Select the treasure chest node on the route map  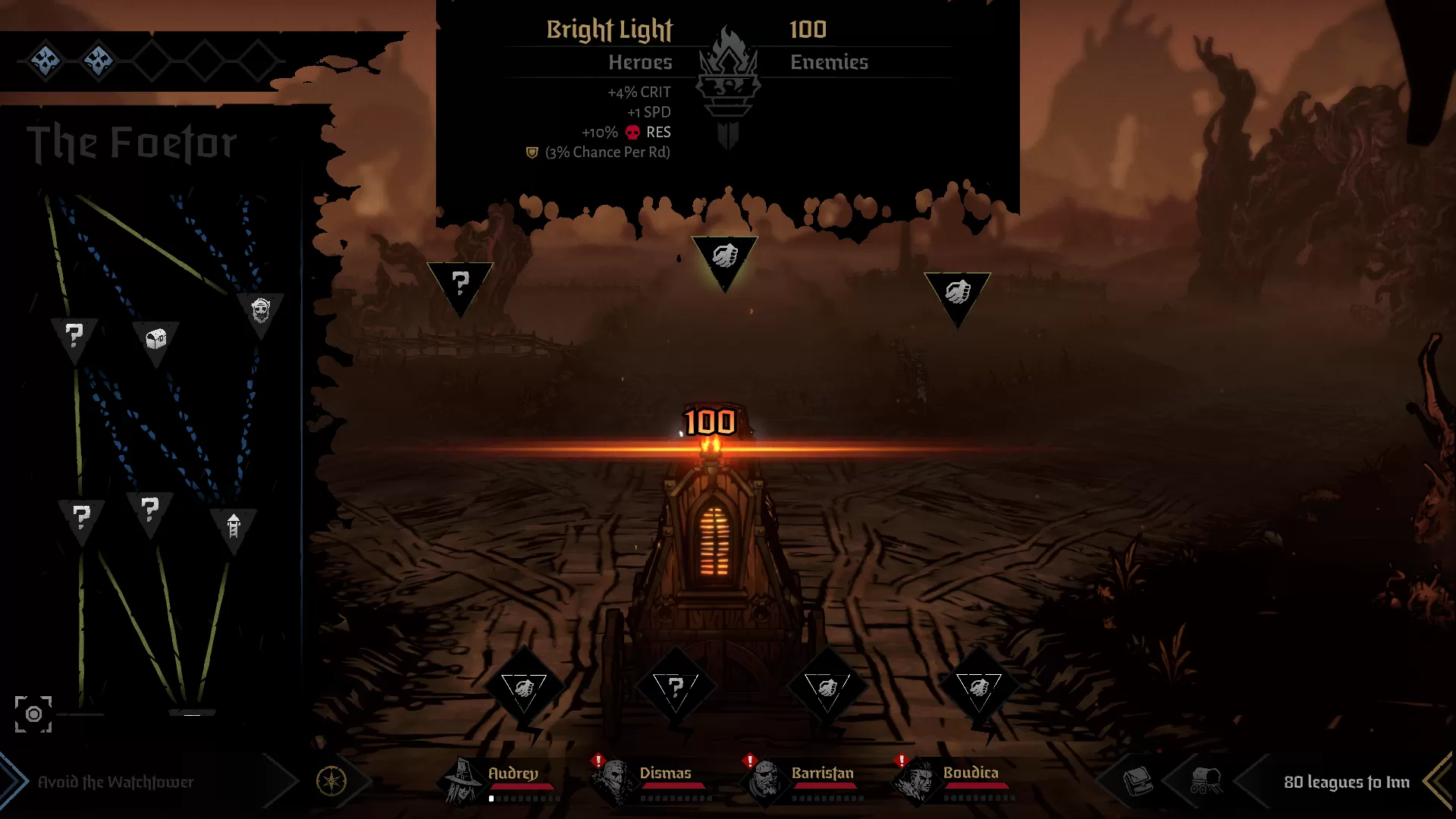[x=156, y=339]
